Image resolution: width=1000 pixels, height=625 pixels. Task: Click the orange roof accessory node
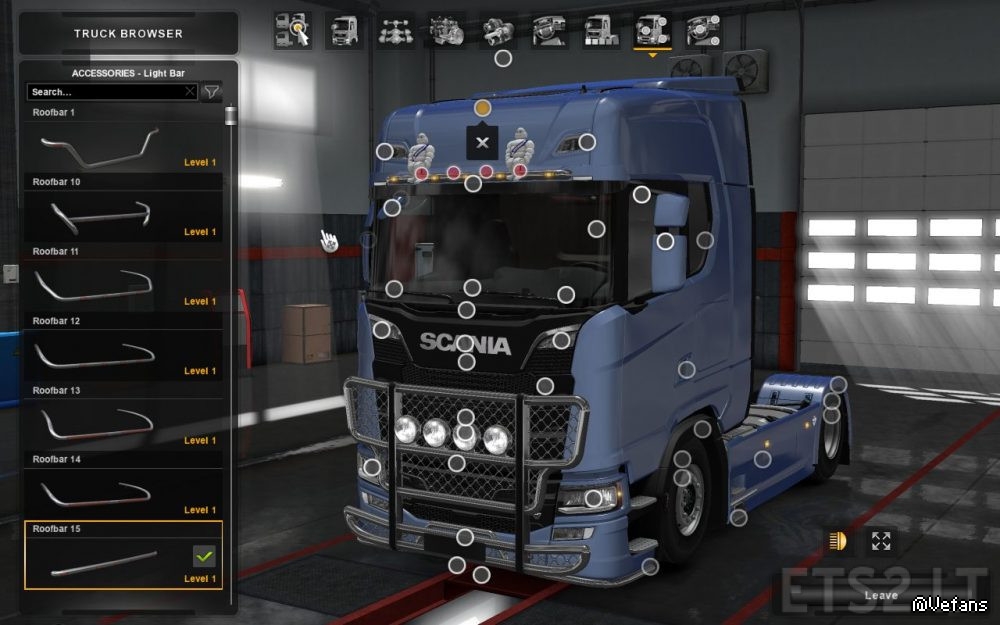coord(482,107)
